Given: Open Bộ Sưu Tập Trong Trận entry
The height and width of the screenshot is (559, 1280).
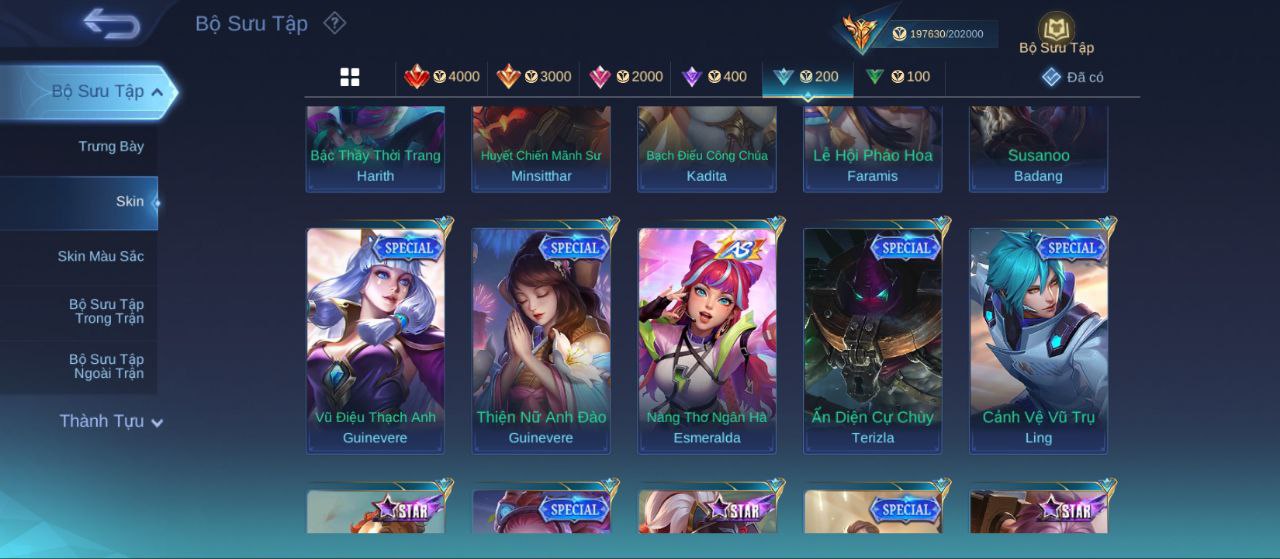Looking at the screenshot, I should tap(106, 311).
